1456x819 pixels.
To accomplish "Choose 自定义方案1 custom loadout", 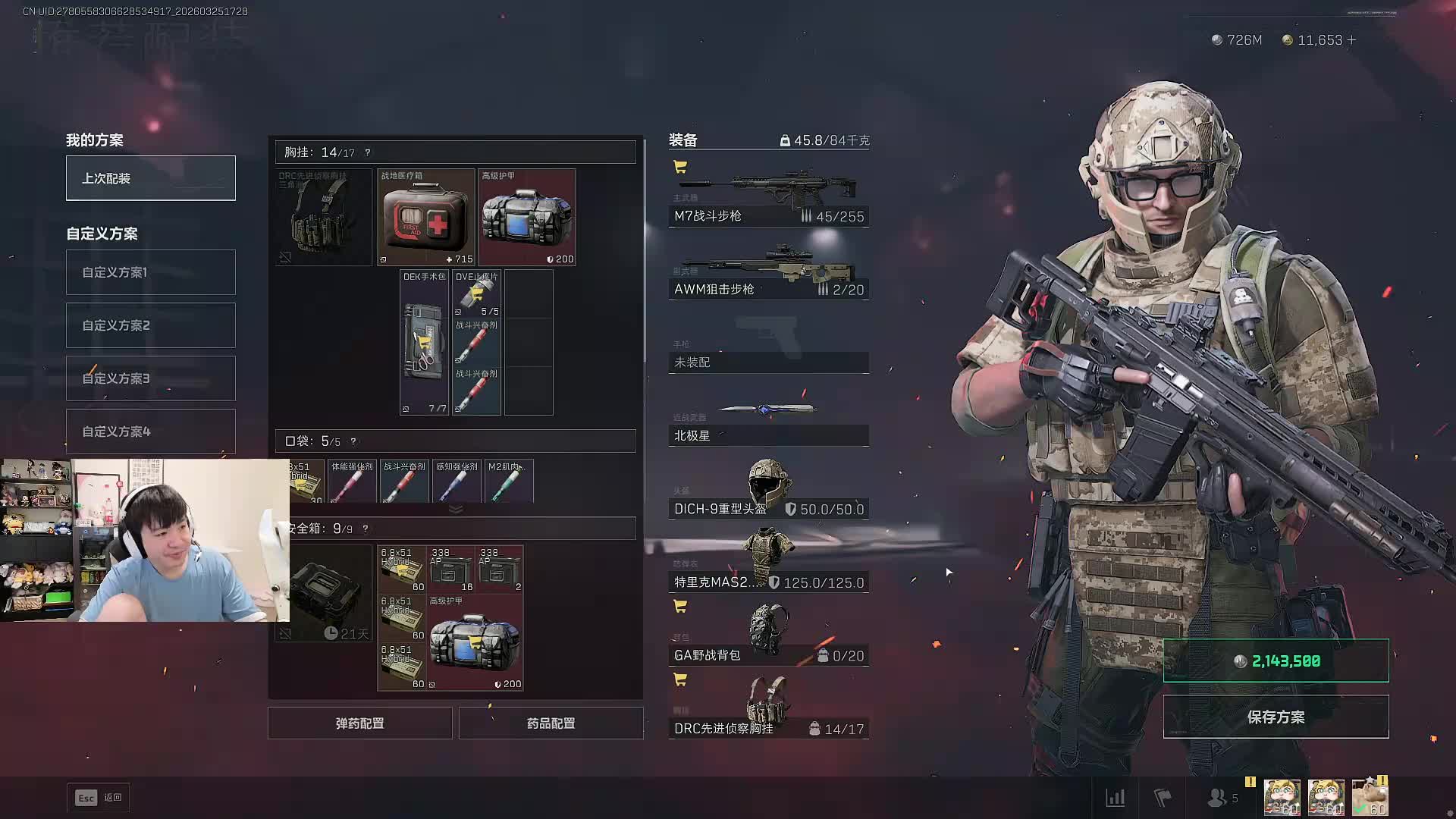I will tap(150, 272).
